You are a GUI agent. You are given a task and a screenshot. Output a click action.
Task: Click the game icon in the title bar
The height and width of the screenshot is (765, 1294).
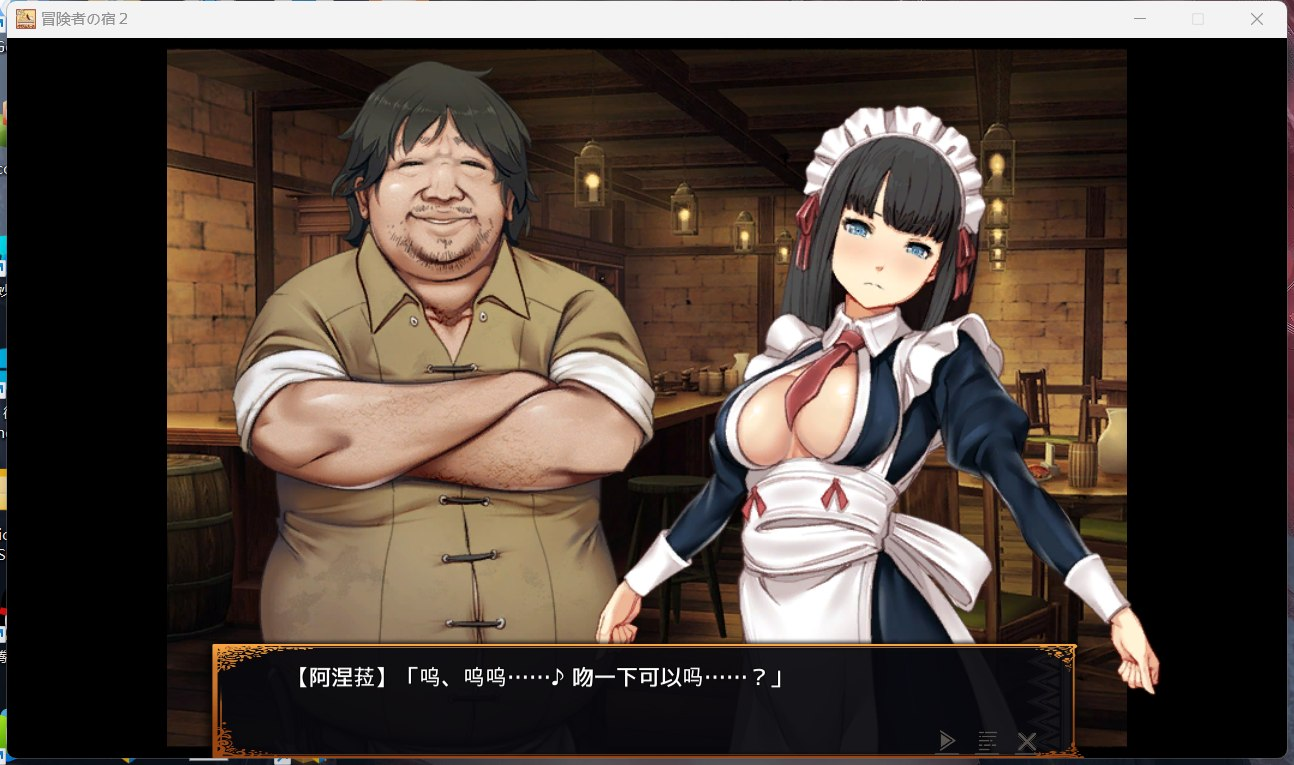[25, 18]
